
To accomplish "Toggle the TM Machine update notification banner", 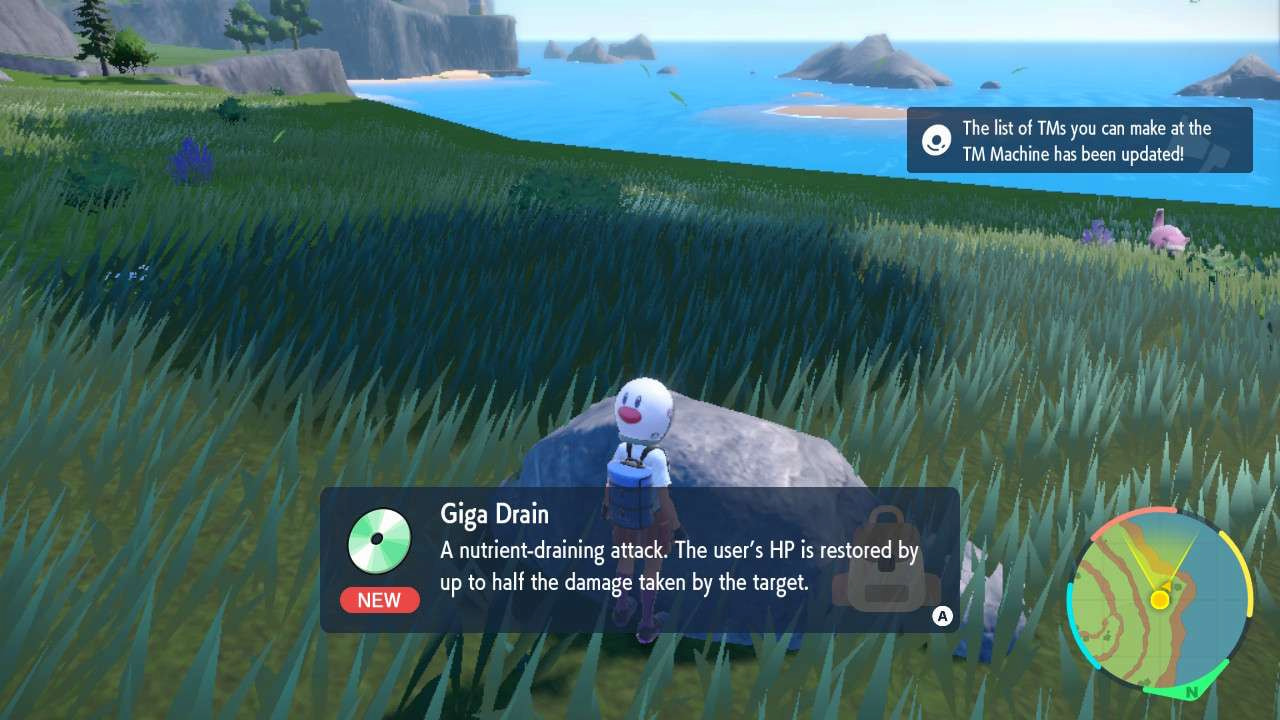I will [1078, 141].
